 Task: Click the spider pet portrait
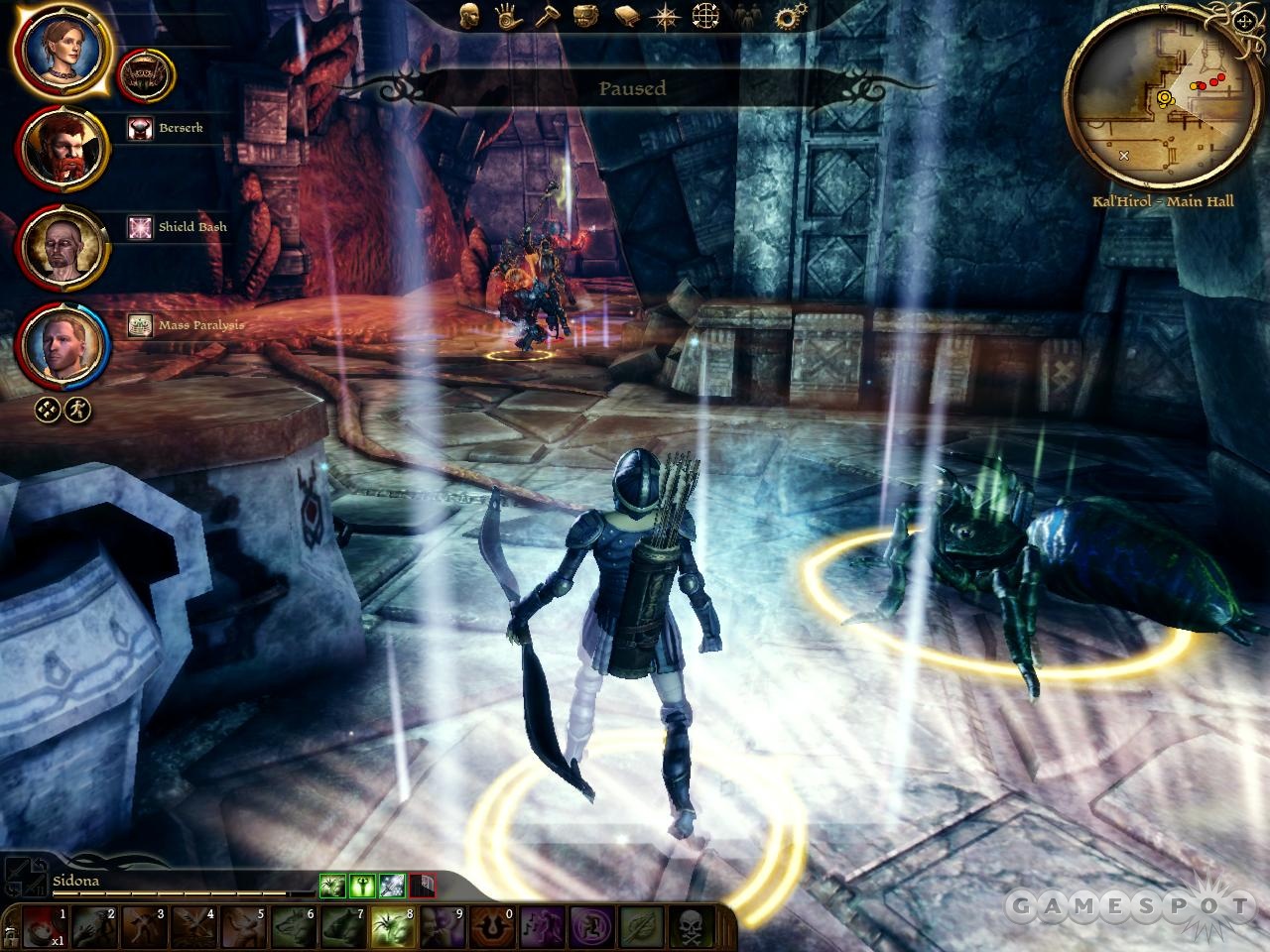(146, 73)
